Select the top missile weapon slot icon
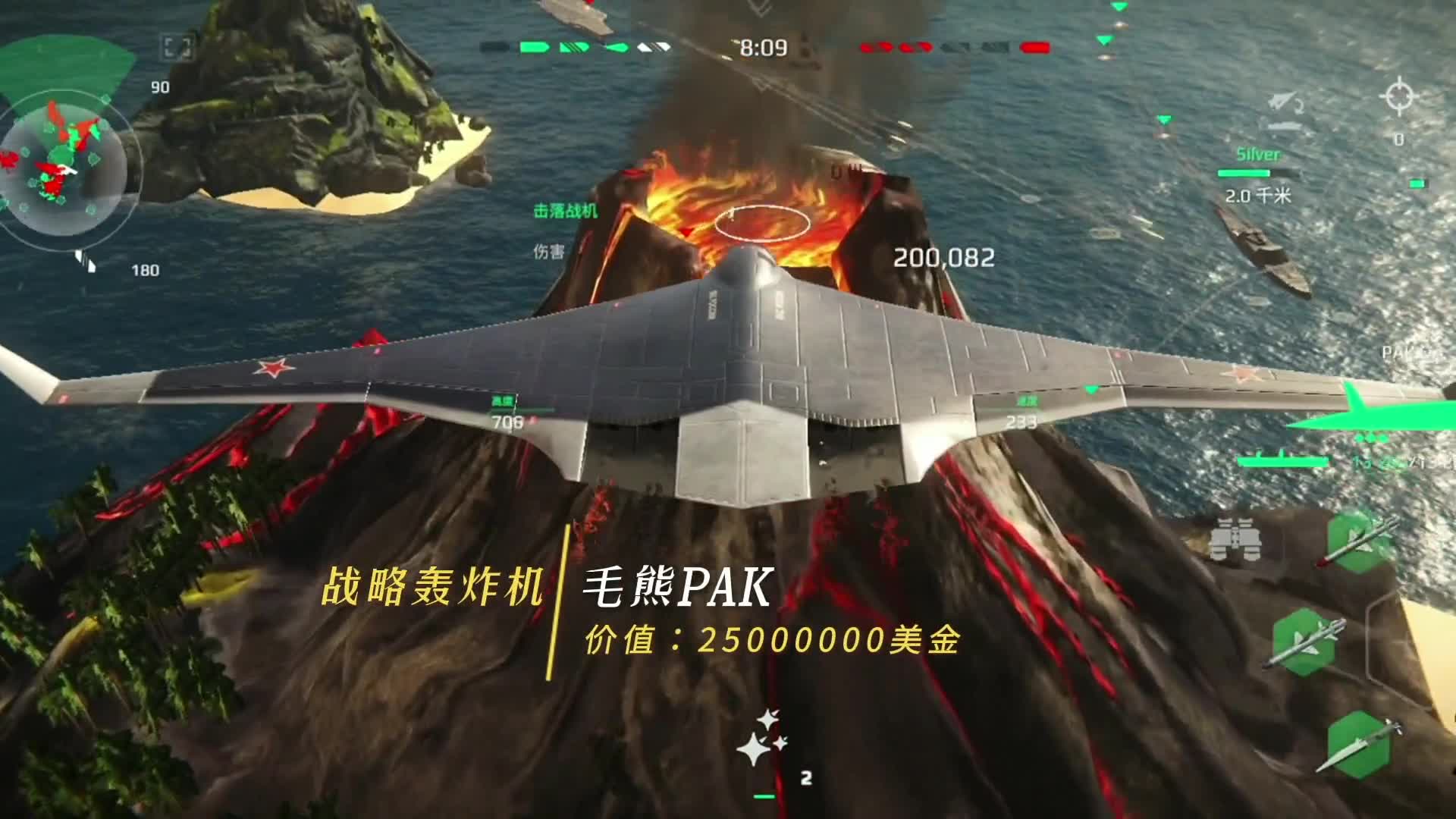Viewport: 1456px width, 819px height. [1356, 540]
